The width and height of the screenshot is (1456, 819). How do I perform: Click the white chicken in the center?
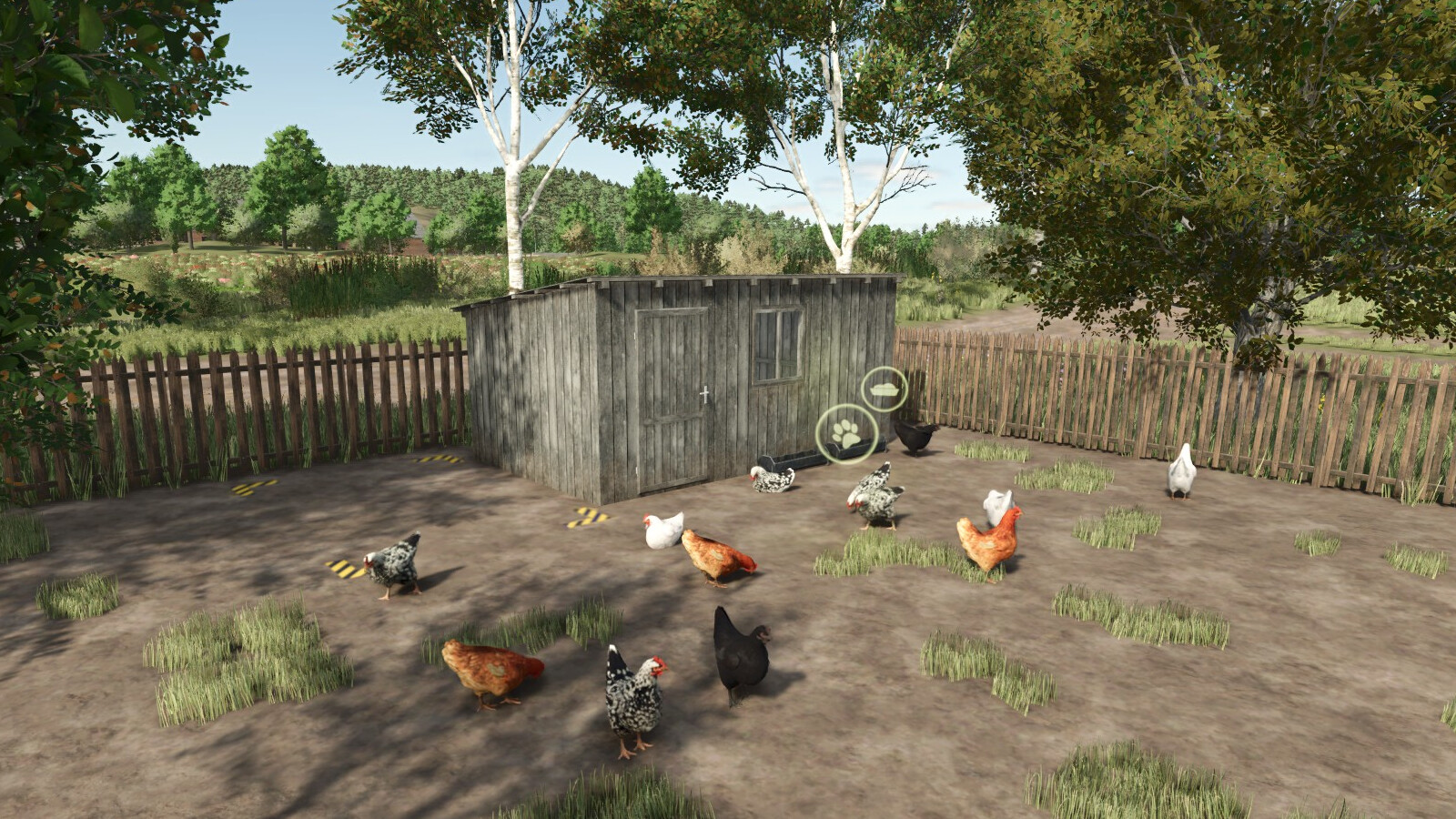[664, 532]
